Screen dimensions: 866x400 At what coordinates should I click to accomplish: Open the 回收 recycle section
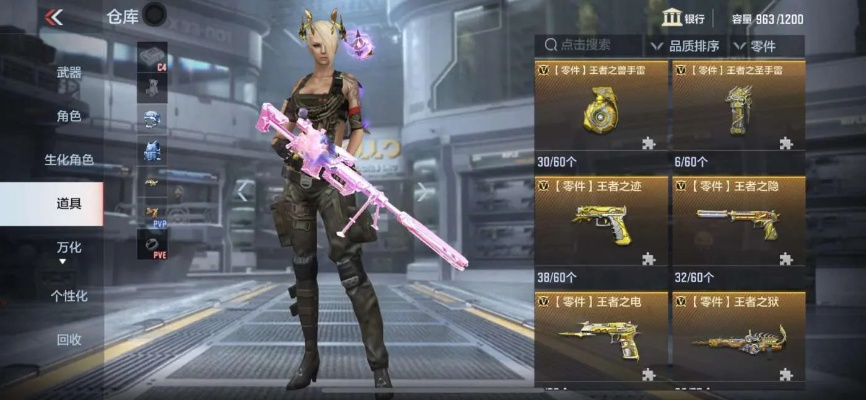[69, 340]
